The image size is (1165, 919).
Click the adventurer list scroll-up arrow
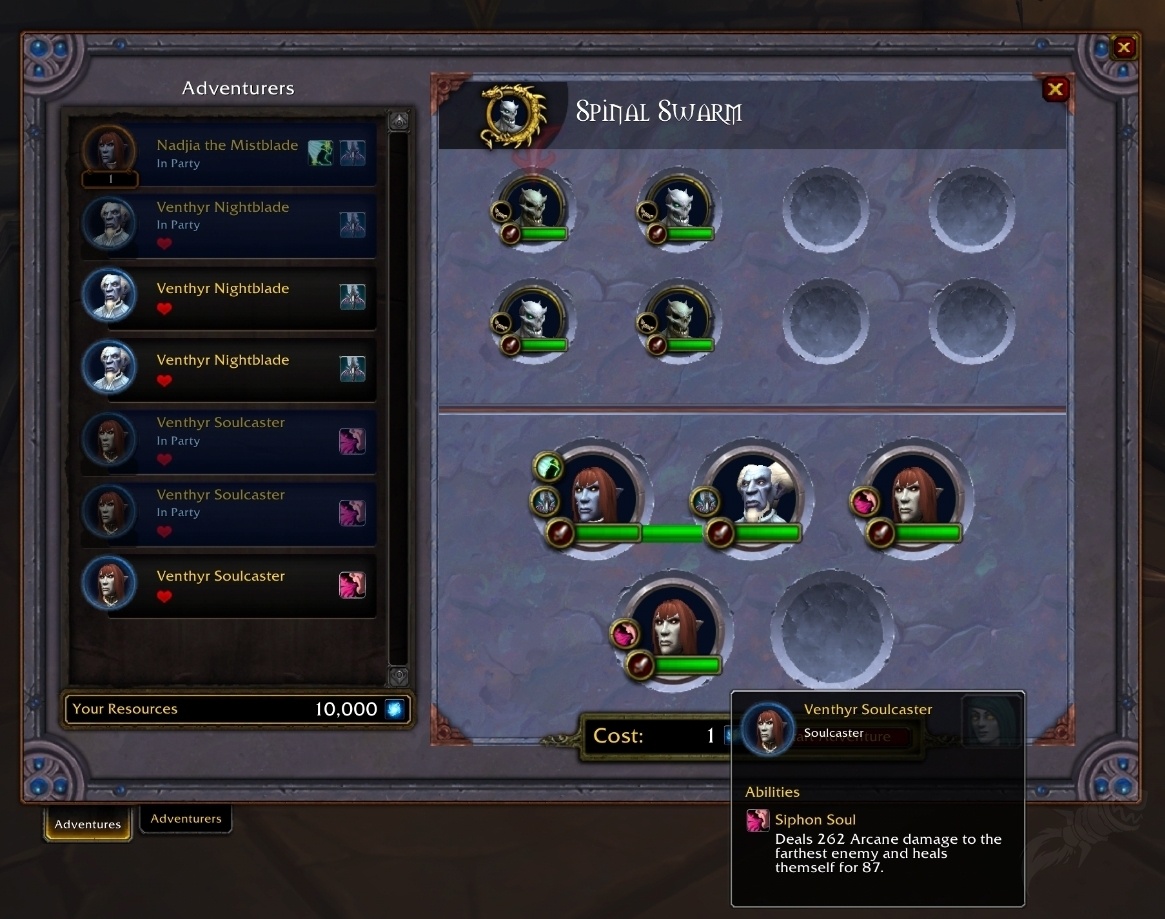pos(398,121)
